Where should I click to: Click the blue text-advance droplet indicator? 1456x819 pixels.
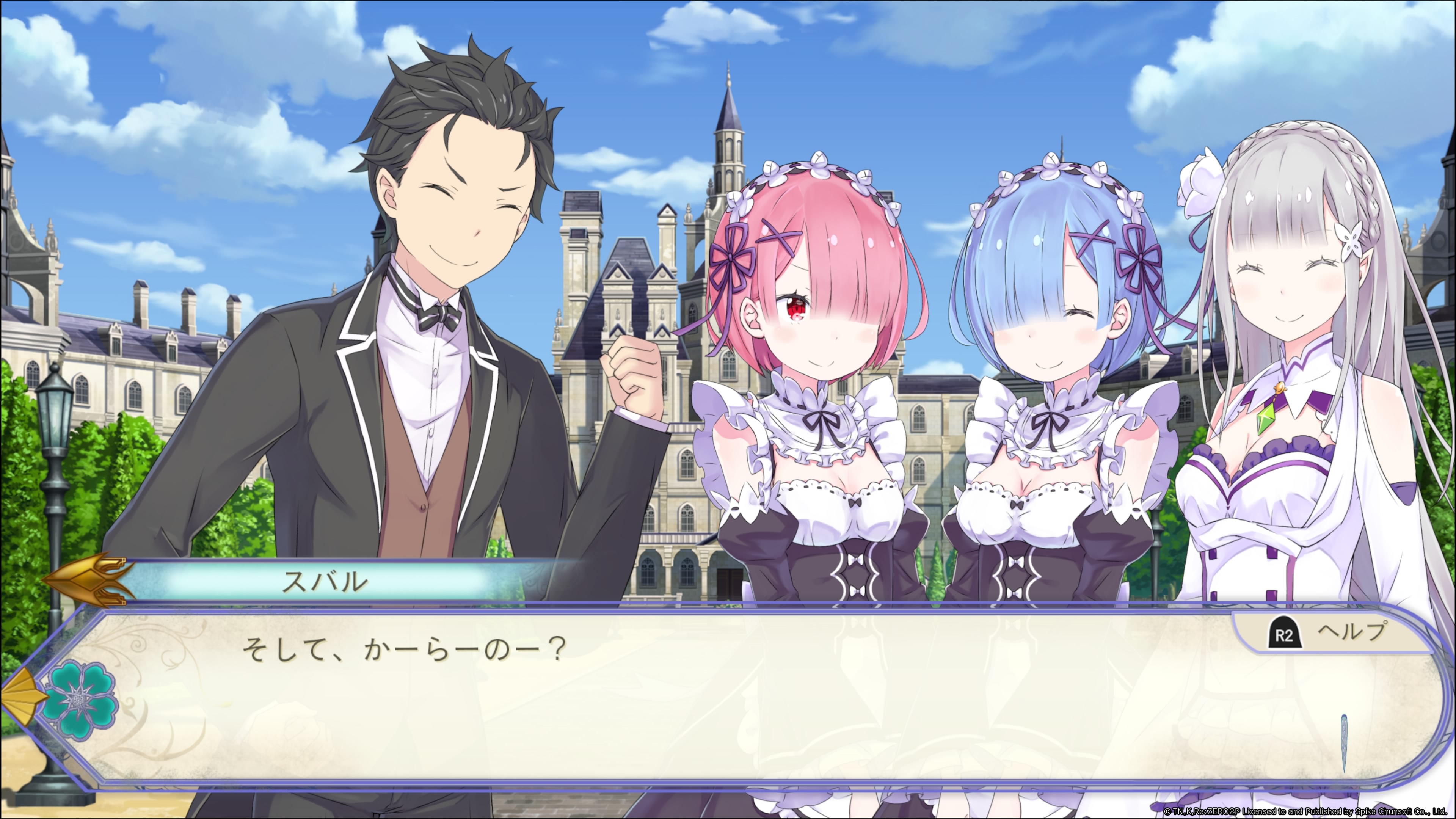[x=1344, y=743]
